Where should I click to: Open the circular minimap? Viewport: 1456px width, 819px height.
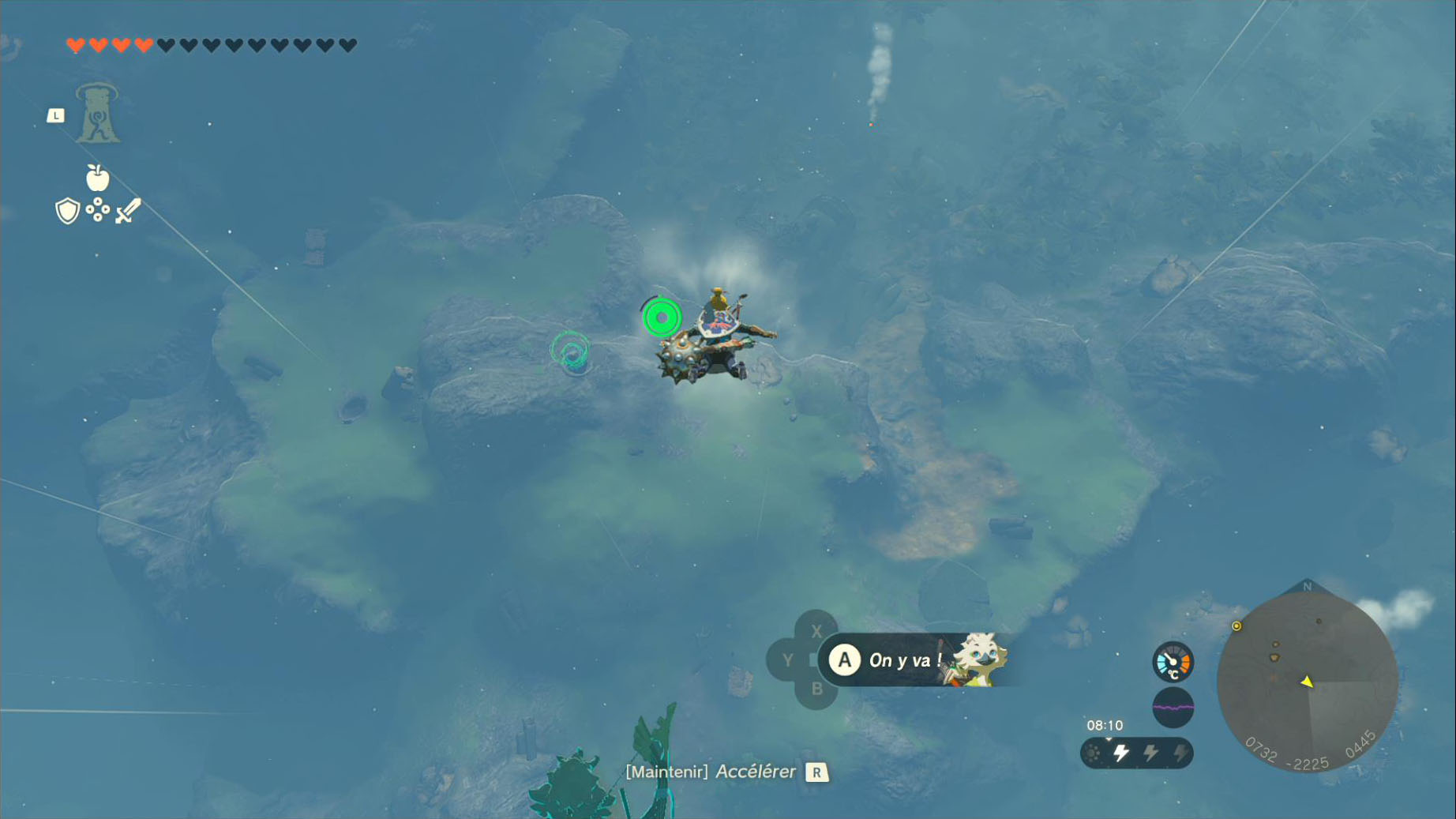[1307, 682]
